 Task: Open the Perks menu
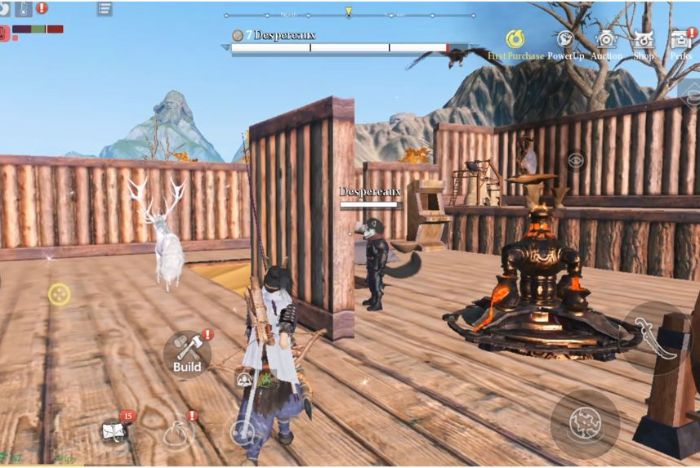point(680,40)
